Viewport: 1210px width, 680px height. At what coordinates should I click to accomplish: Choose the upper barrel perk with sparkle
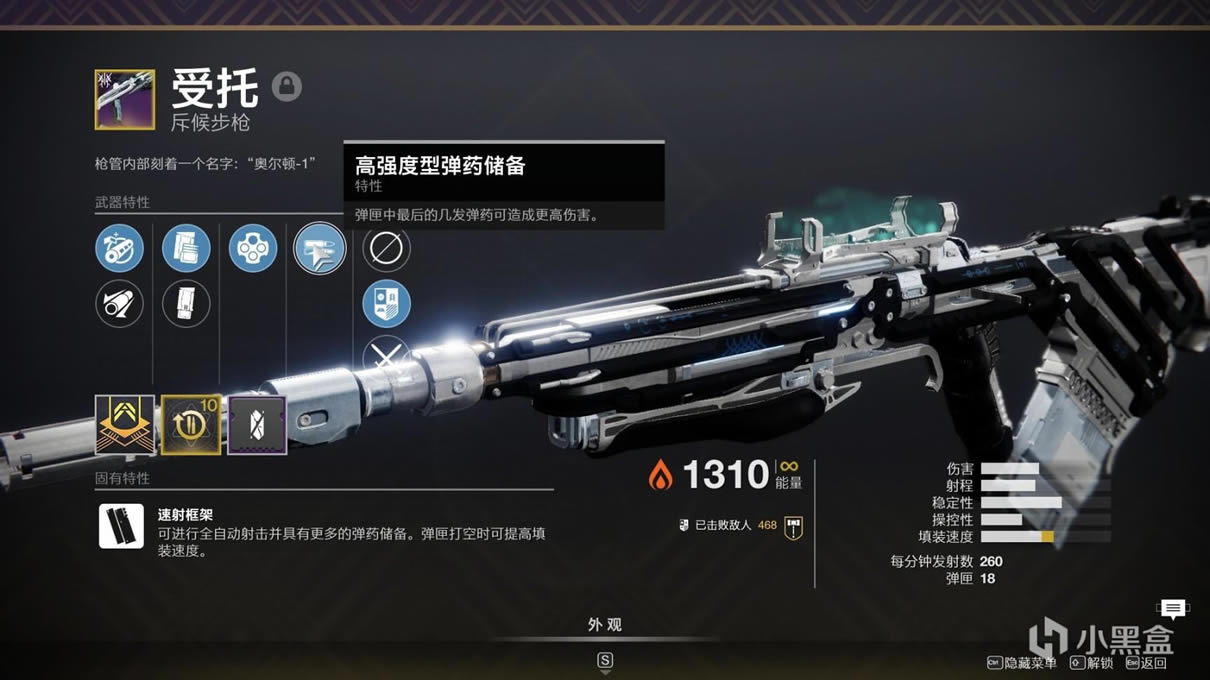[119, 248]
